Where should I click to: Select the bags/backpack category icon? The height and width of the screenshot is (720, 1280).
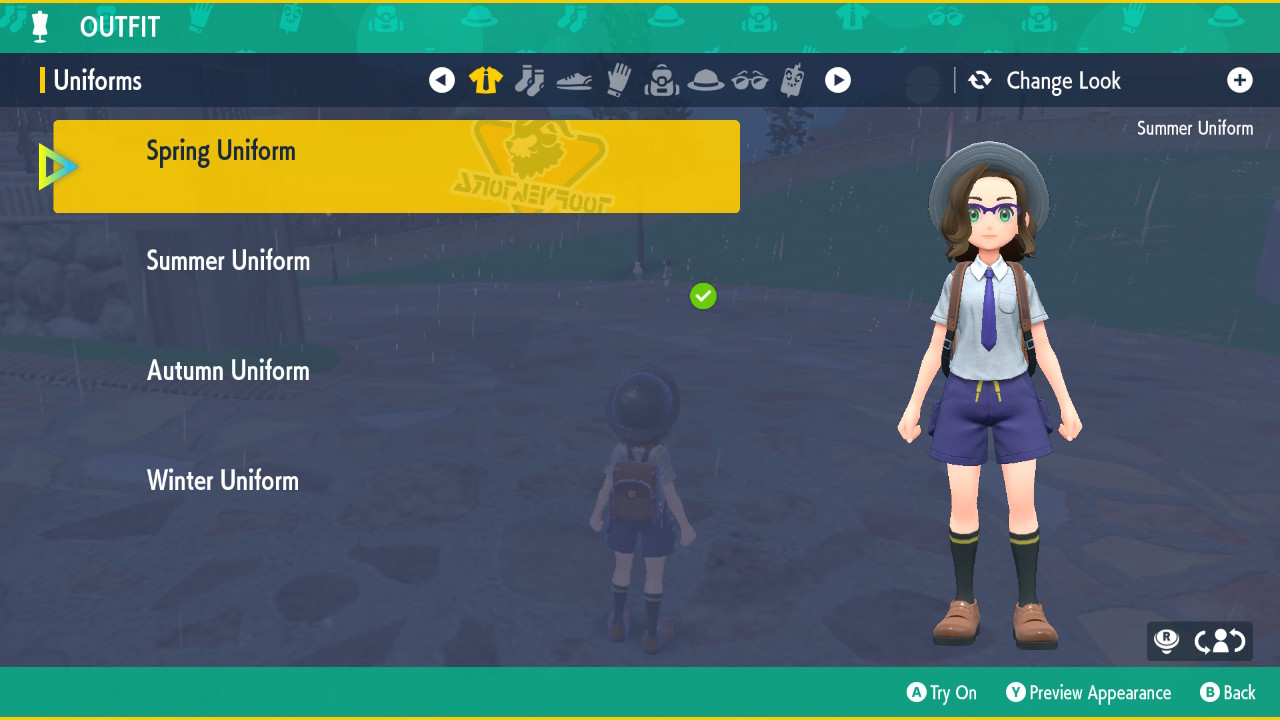661,80
